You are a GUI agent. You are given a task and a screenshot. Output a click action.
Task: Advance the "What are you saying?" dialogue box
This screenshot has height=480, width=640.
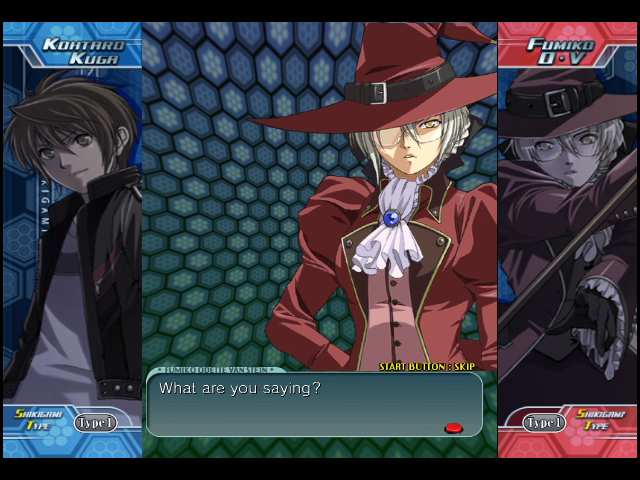[314, 404]
